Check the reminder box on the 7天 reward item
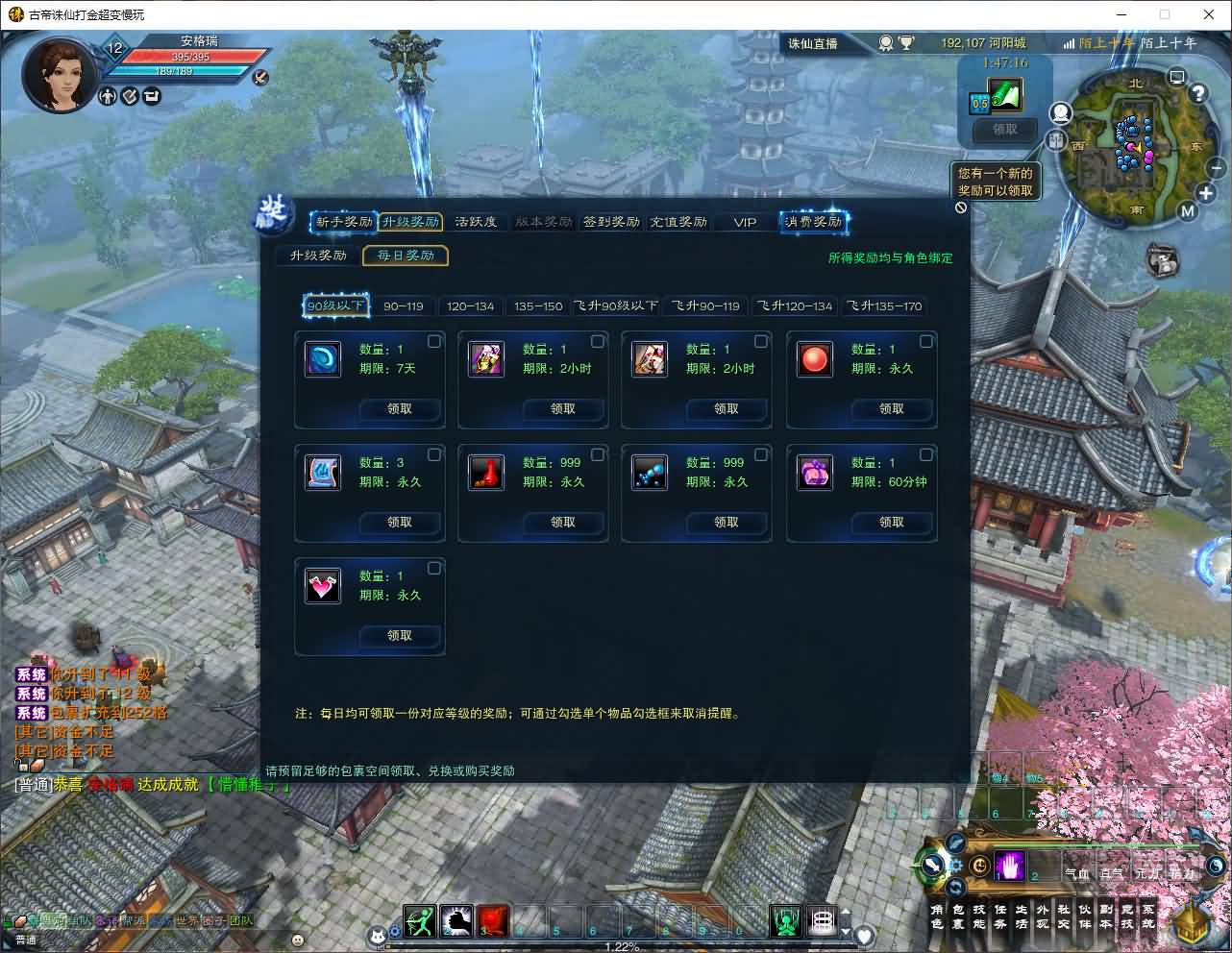1232x953 pixels. [433, 340]
